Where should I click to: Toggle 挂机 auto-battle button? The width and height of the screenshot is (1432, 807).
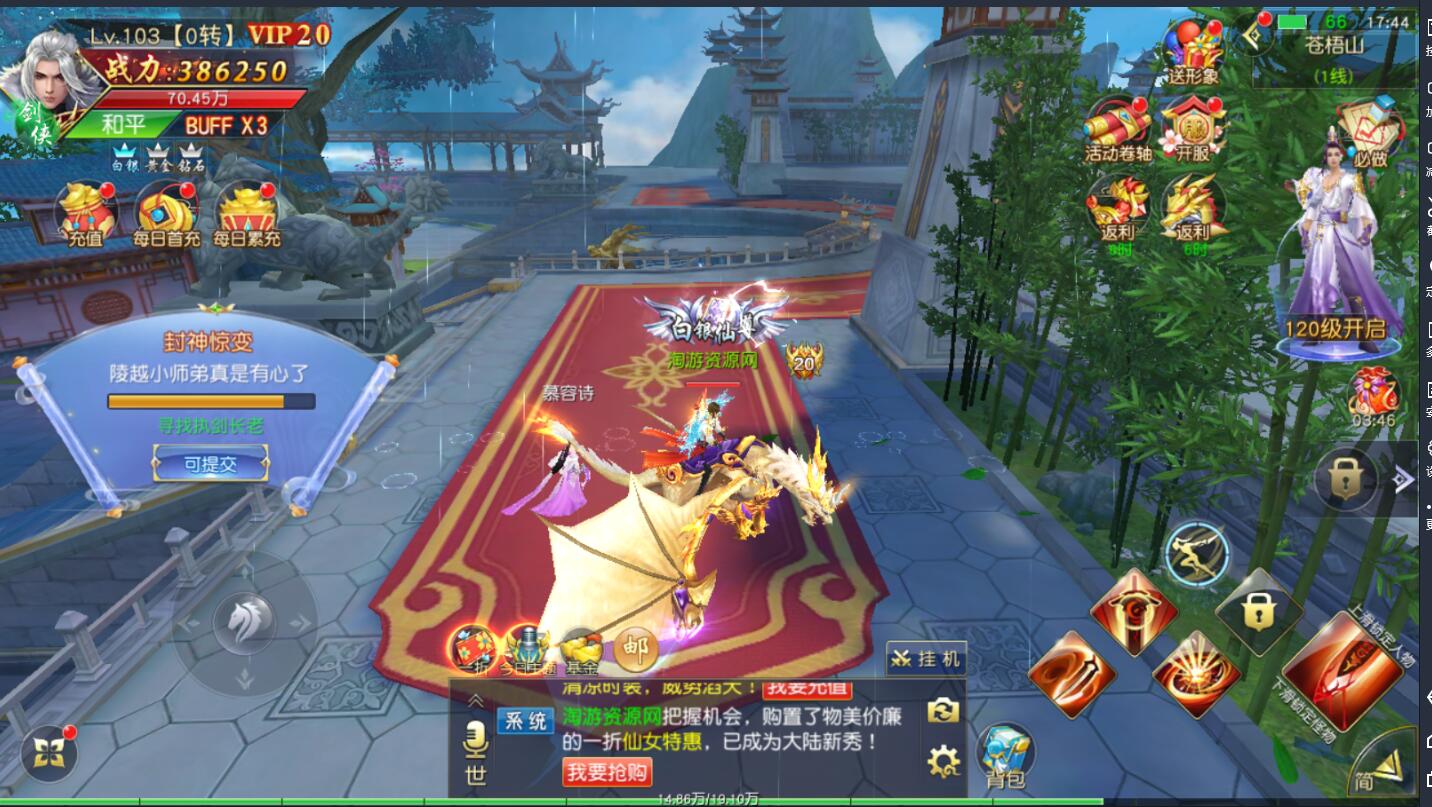coord(926,659)
